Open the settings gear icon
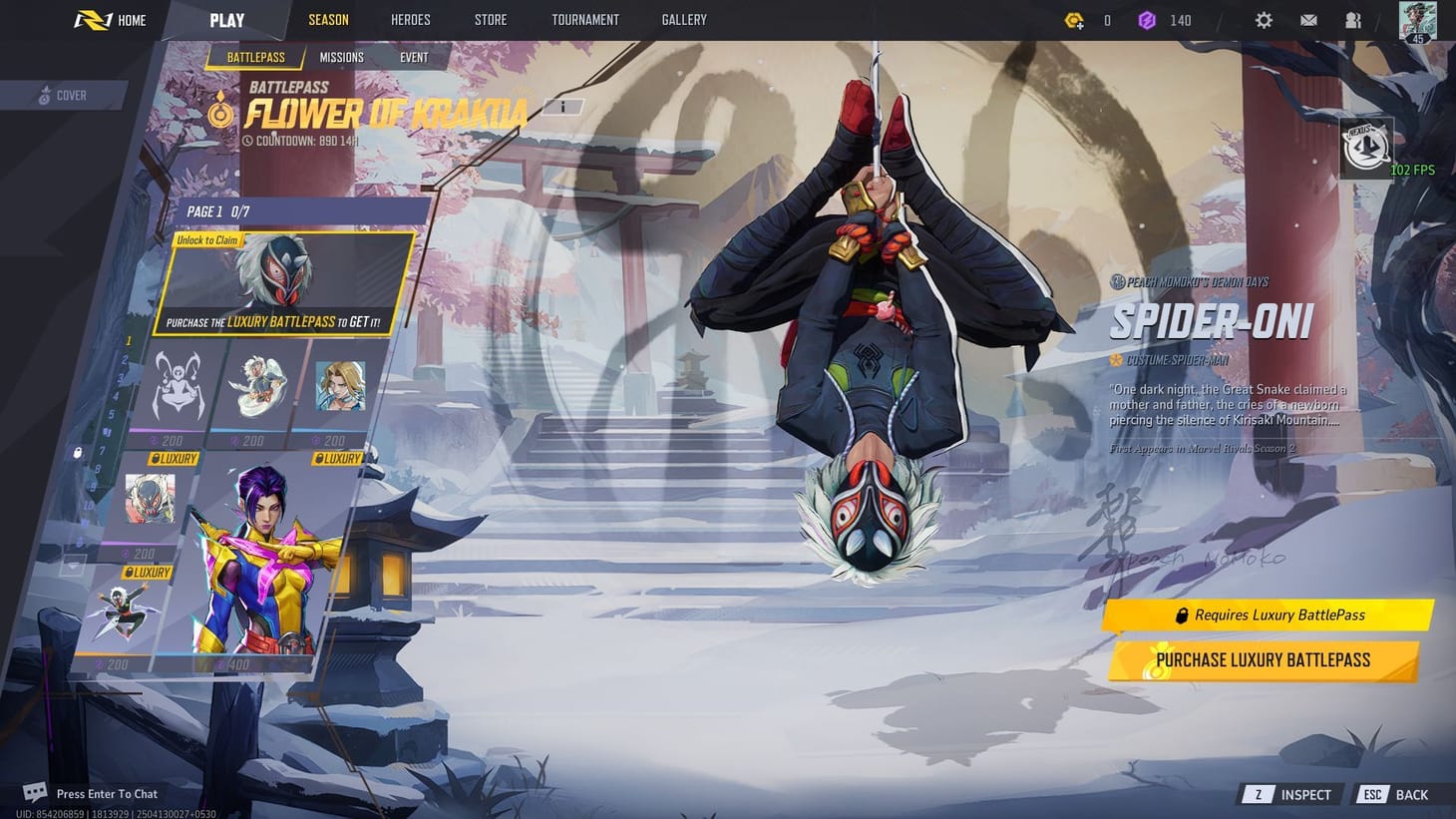The height and width of the screenshot is (819, 1456). coord(1264,20)
